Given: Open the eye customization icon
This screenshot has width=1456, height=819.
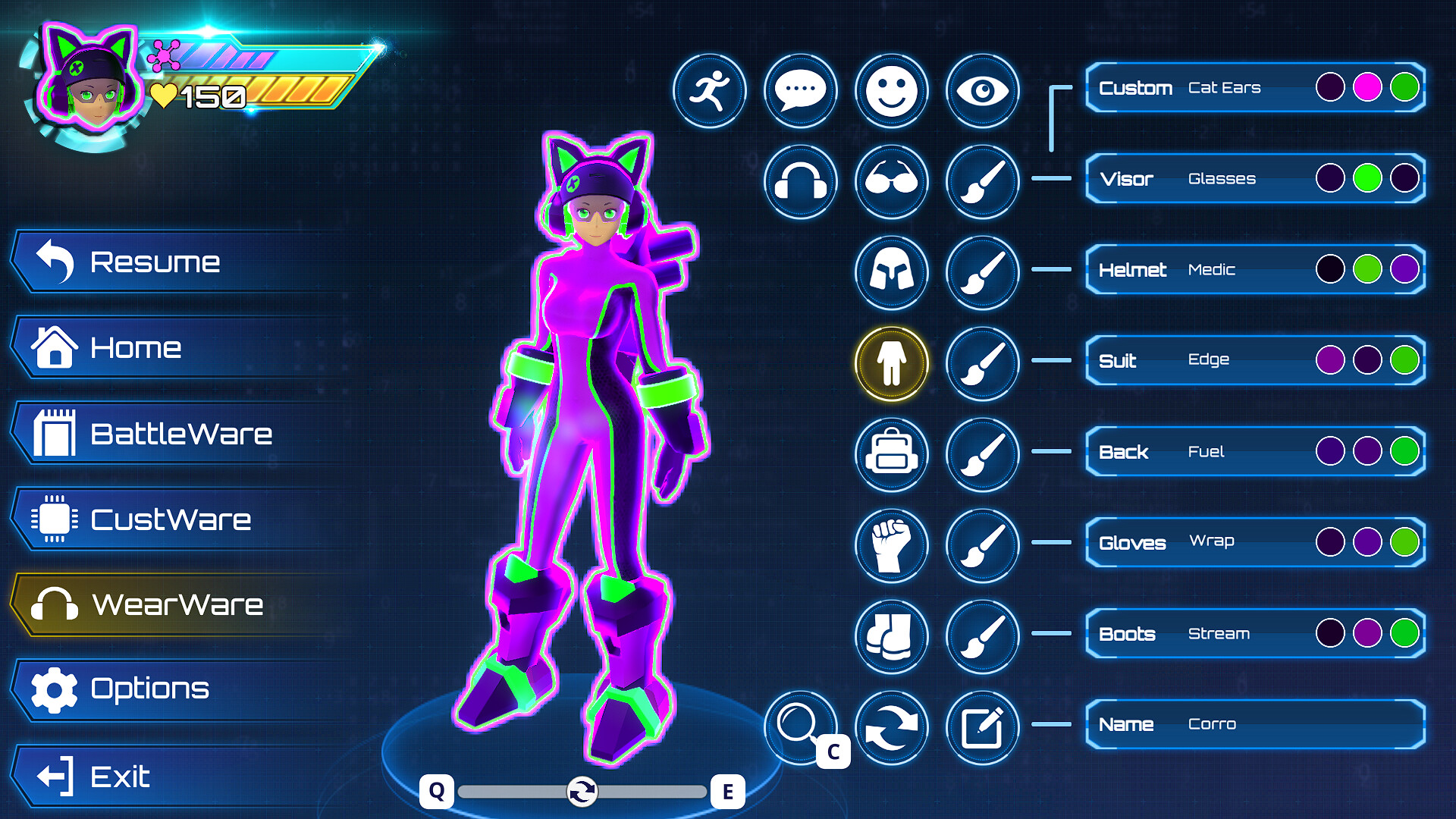Looking at the screenshot, I should (x=981, y=90).
